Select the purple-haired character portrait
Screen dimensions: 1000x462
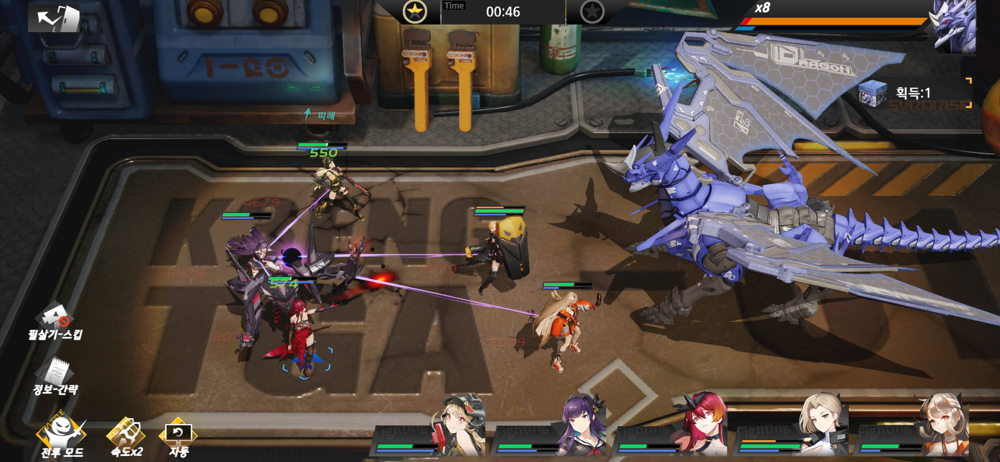581,424
